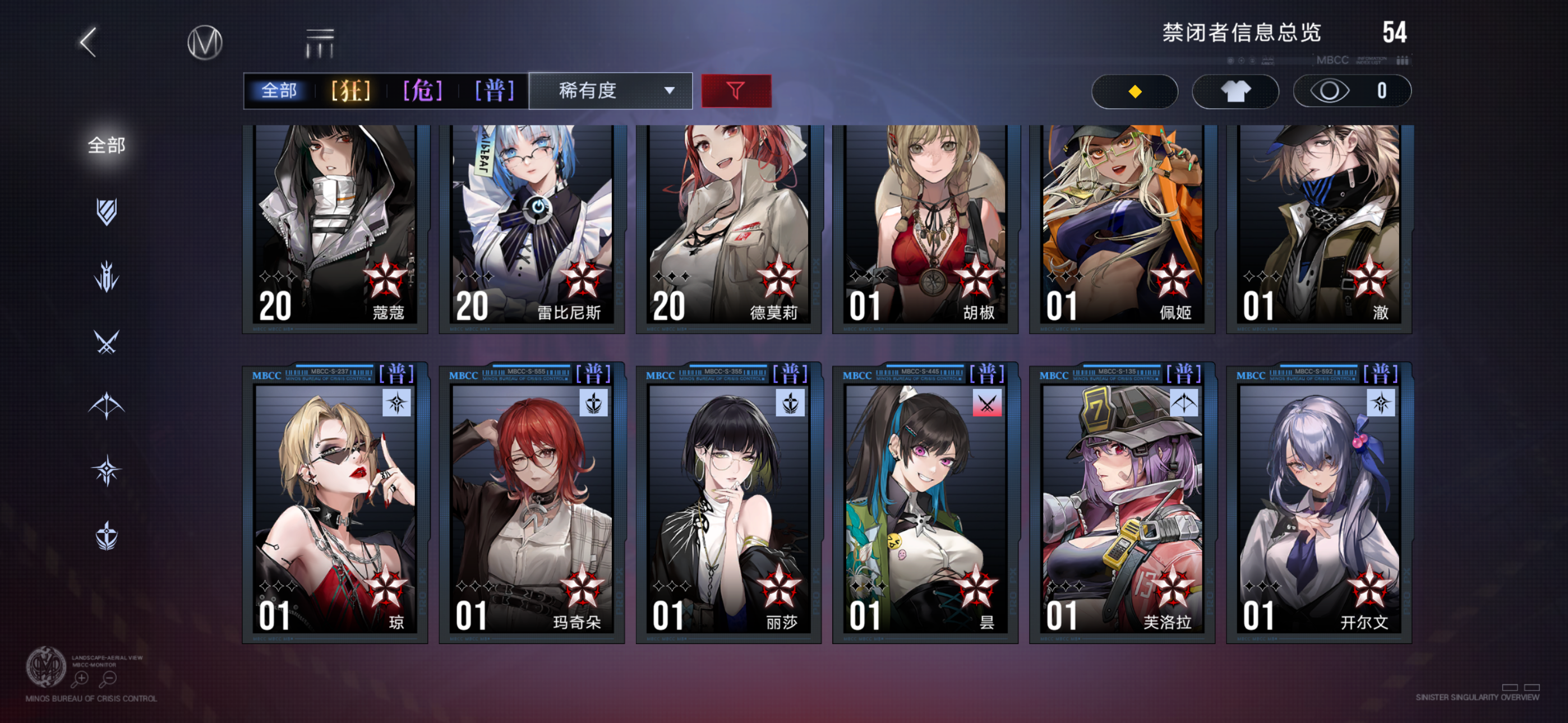Select the bow class filter icon
This screenshot has height=723, width=1568.
tap(107, 405)
